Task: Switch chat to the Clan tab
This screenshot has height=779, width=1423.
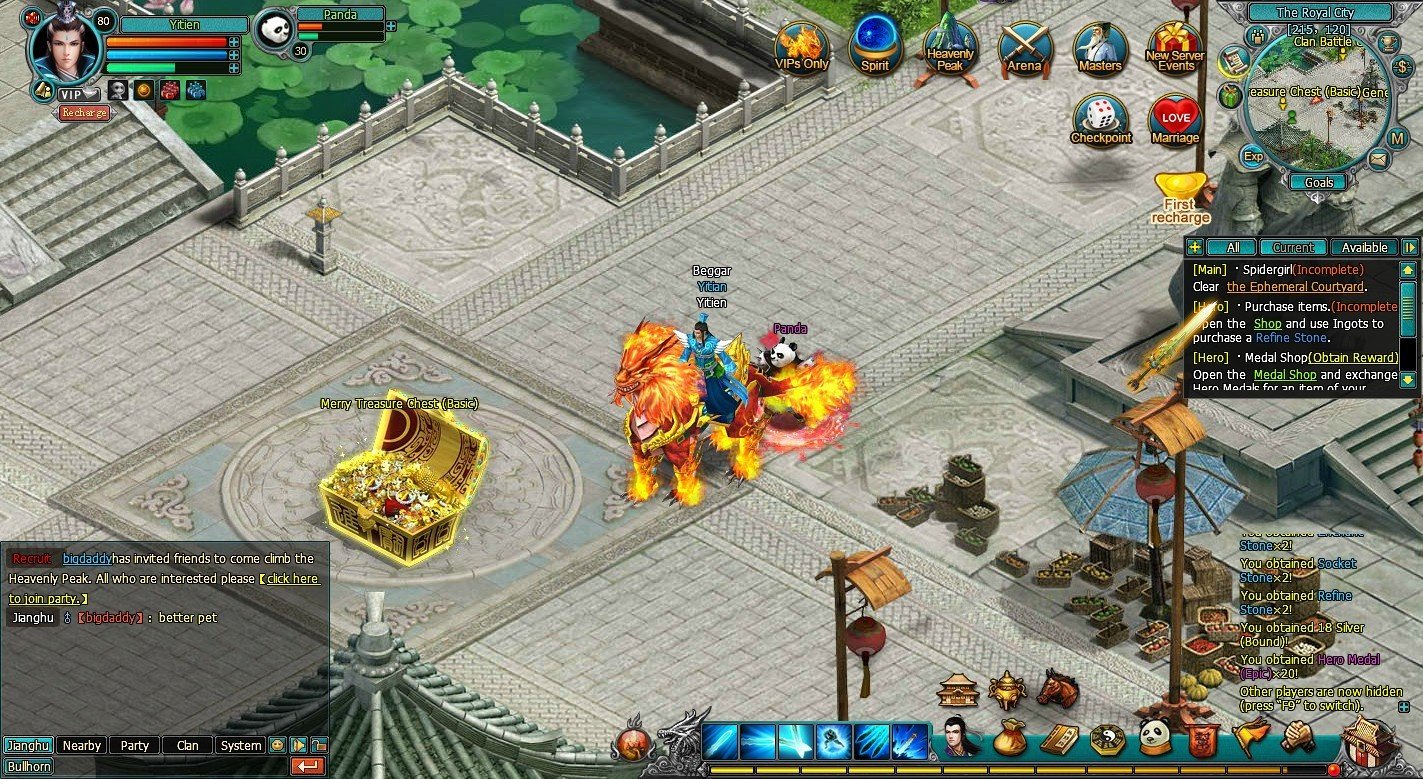Action: pos(188,745)
